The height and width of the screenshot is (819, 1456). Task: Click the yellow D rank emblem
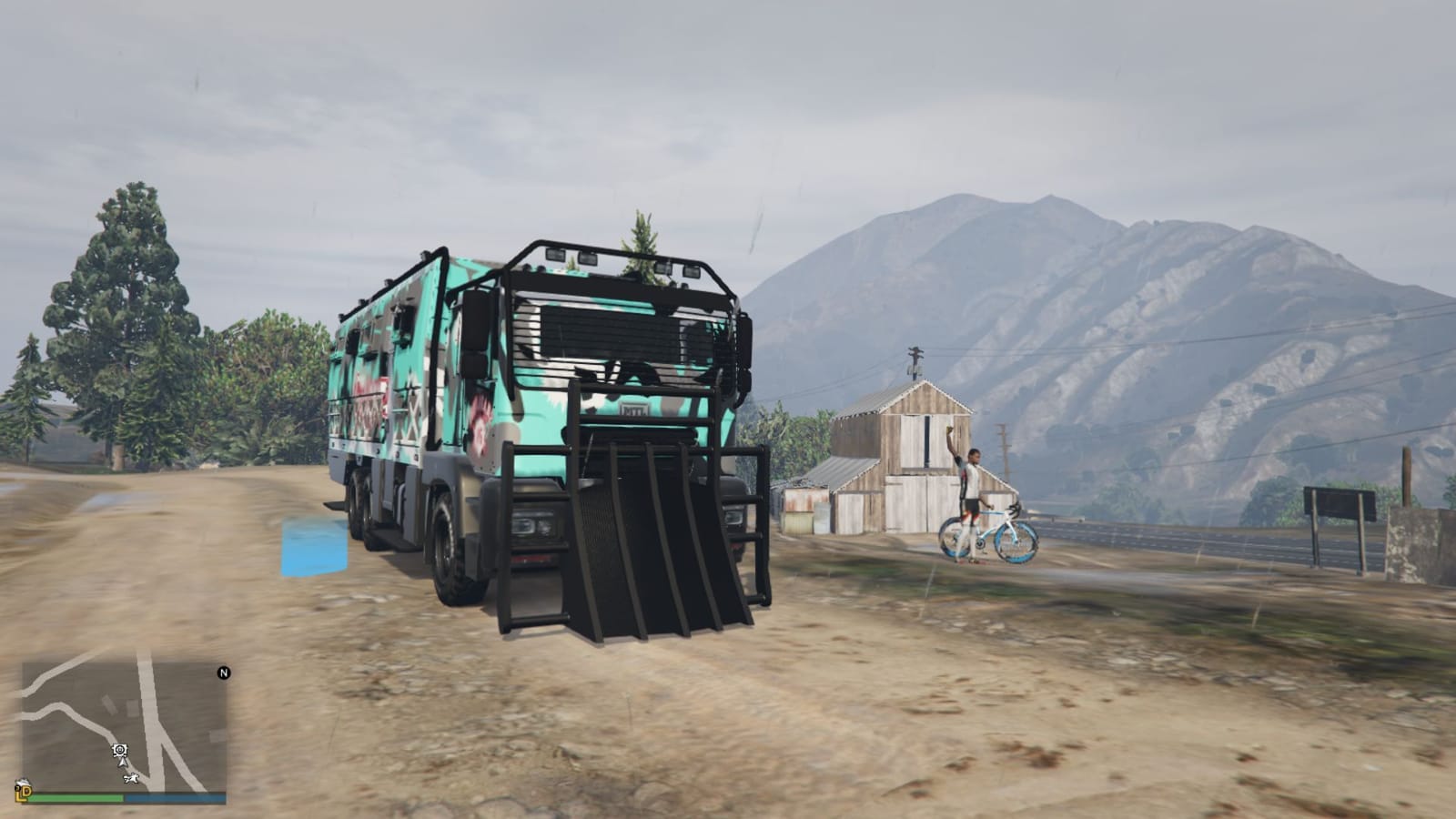(25, 794)
